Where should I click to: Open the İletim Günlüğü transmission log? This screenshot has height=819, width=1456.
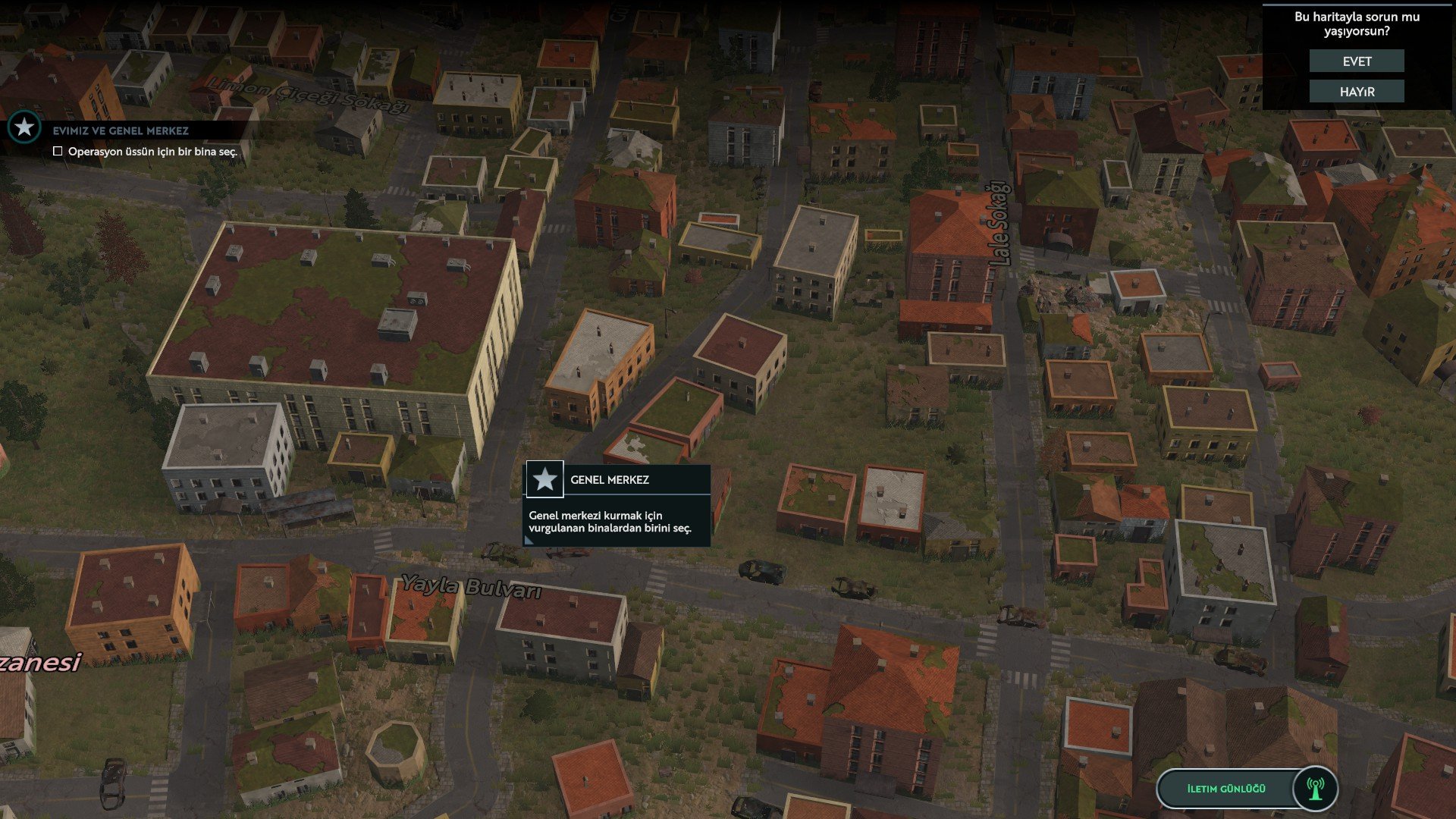click(x=1246, y=789)
